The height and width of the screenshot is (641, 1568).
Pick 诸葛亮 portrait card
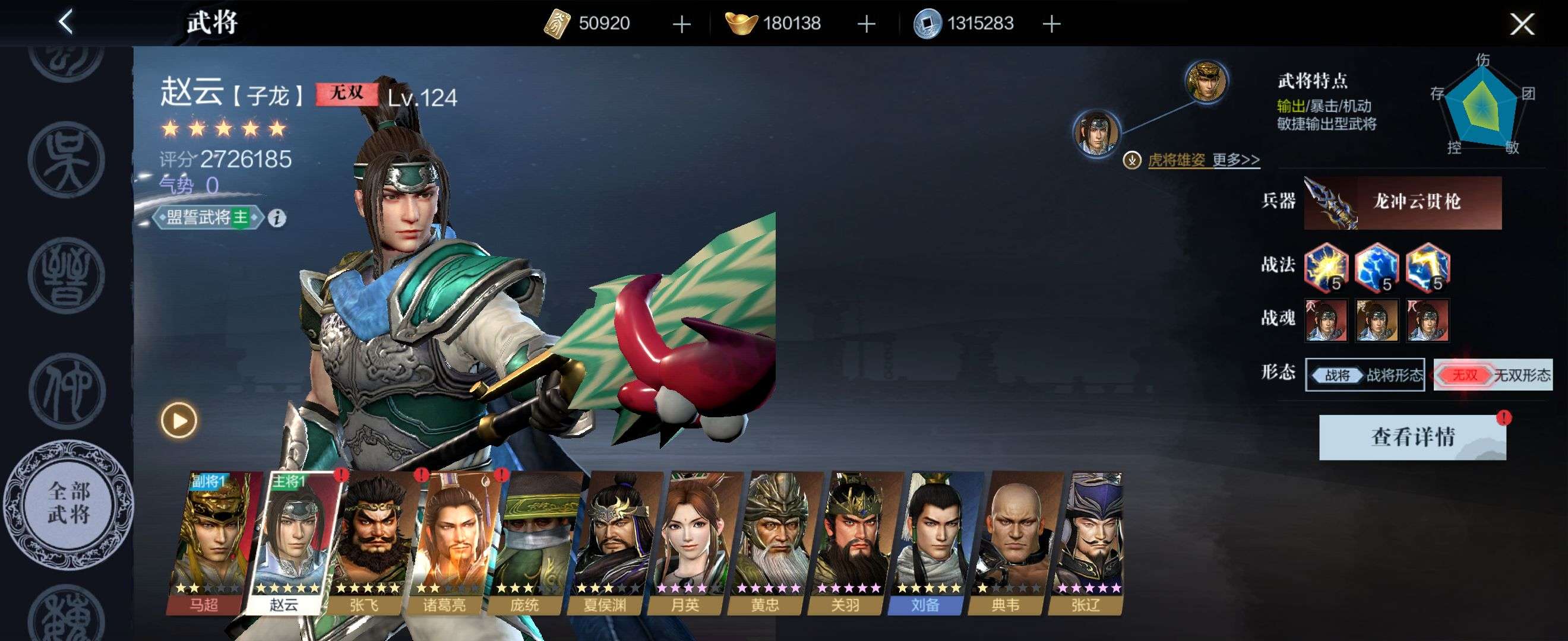(447, 541)
